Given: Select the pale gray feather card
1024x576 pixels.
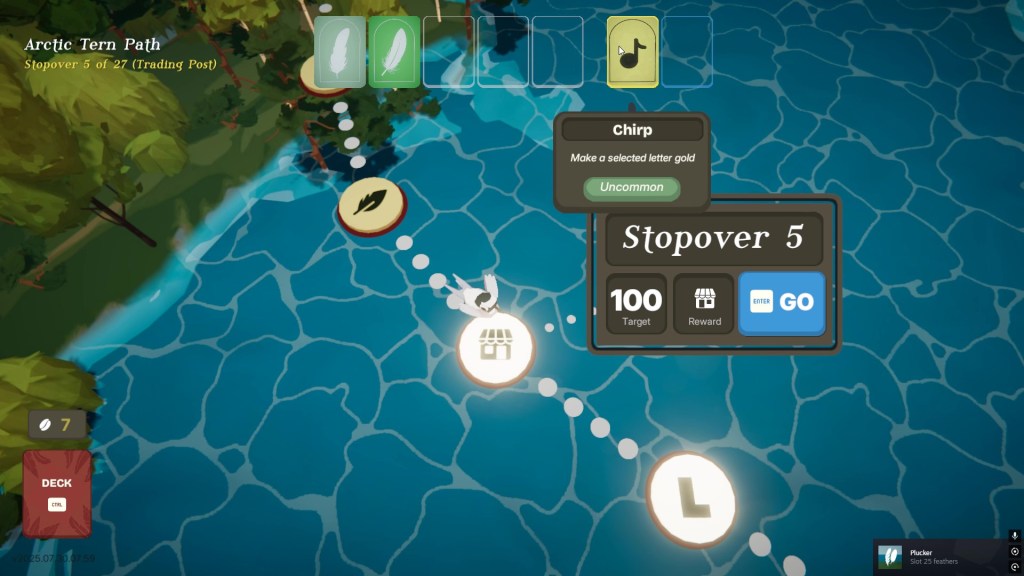Looking at the screenshot, I should click(340, 51).
